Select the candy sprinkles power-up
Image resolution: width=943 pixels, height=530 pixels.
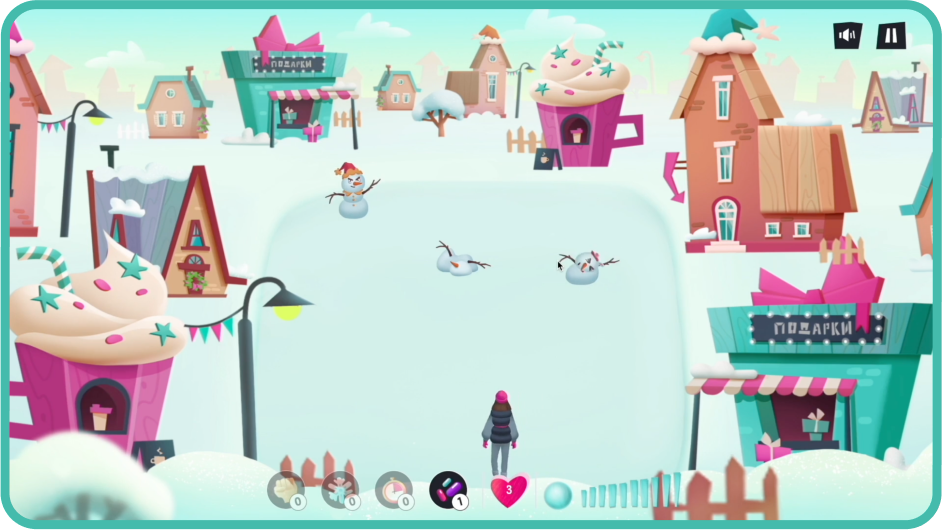[447, 490]
